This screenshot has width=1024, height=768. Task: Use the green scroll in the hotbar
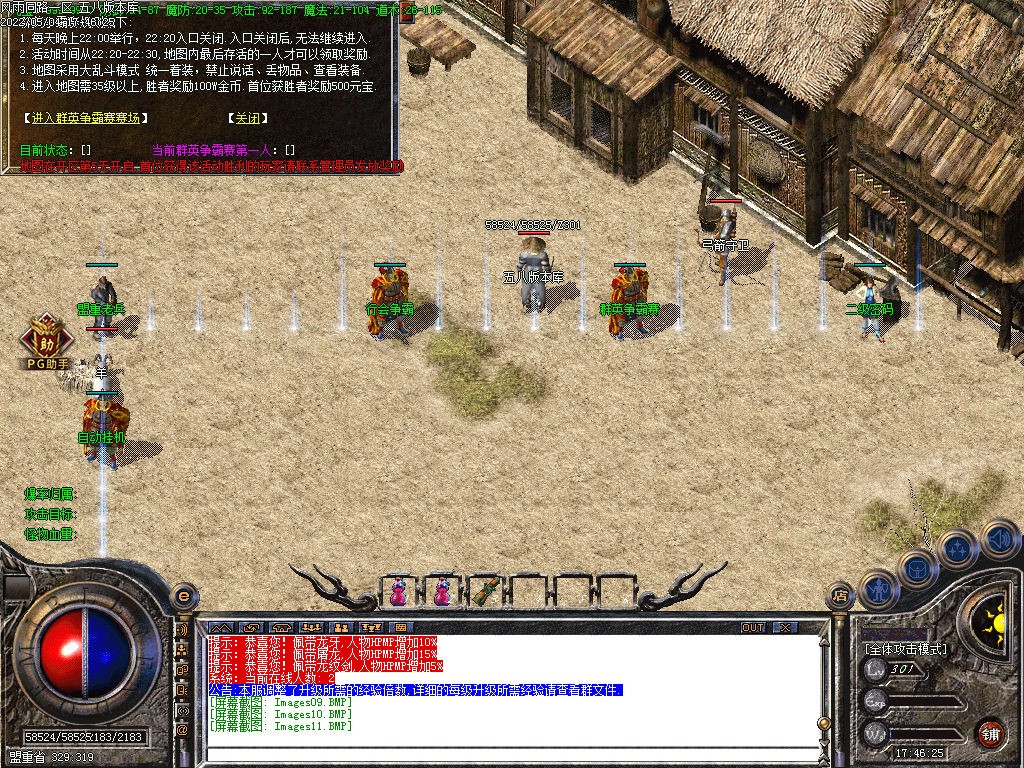[x=486, y=591]
